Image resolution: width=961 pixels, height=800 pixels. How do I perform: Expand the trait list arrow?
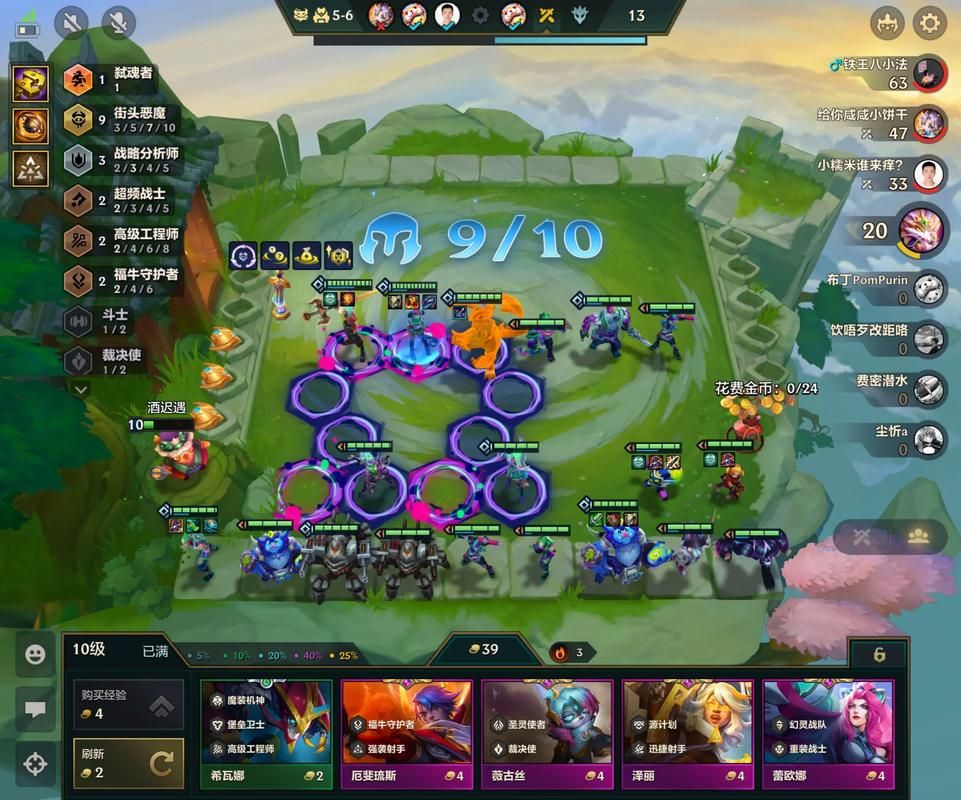pyautogui.click(x=81, y=389)
